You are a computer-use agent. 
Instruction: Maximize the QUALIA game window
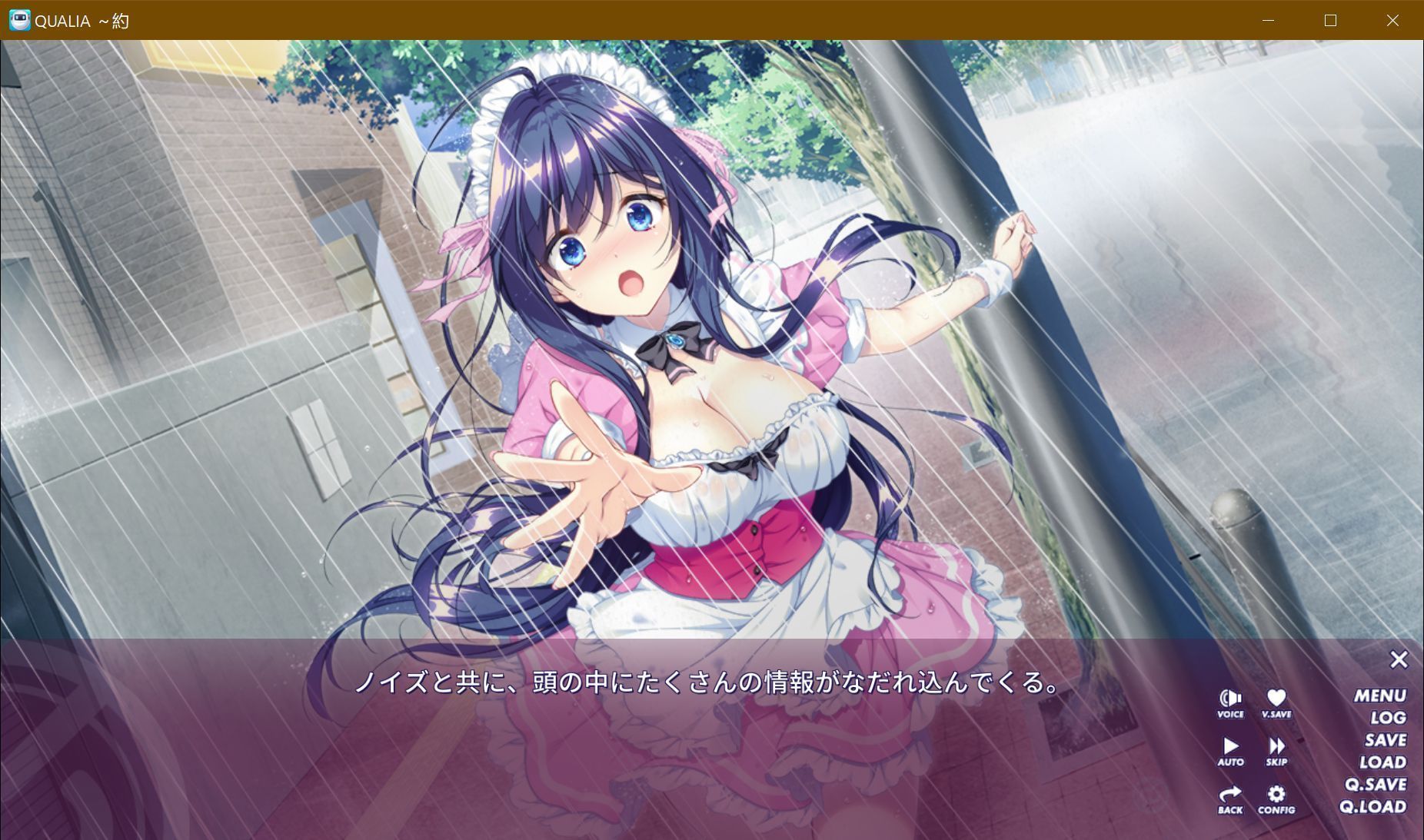click(x=1330, y=20)
